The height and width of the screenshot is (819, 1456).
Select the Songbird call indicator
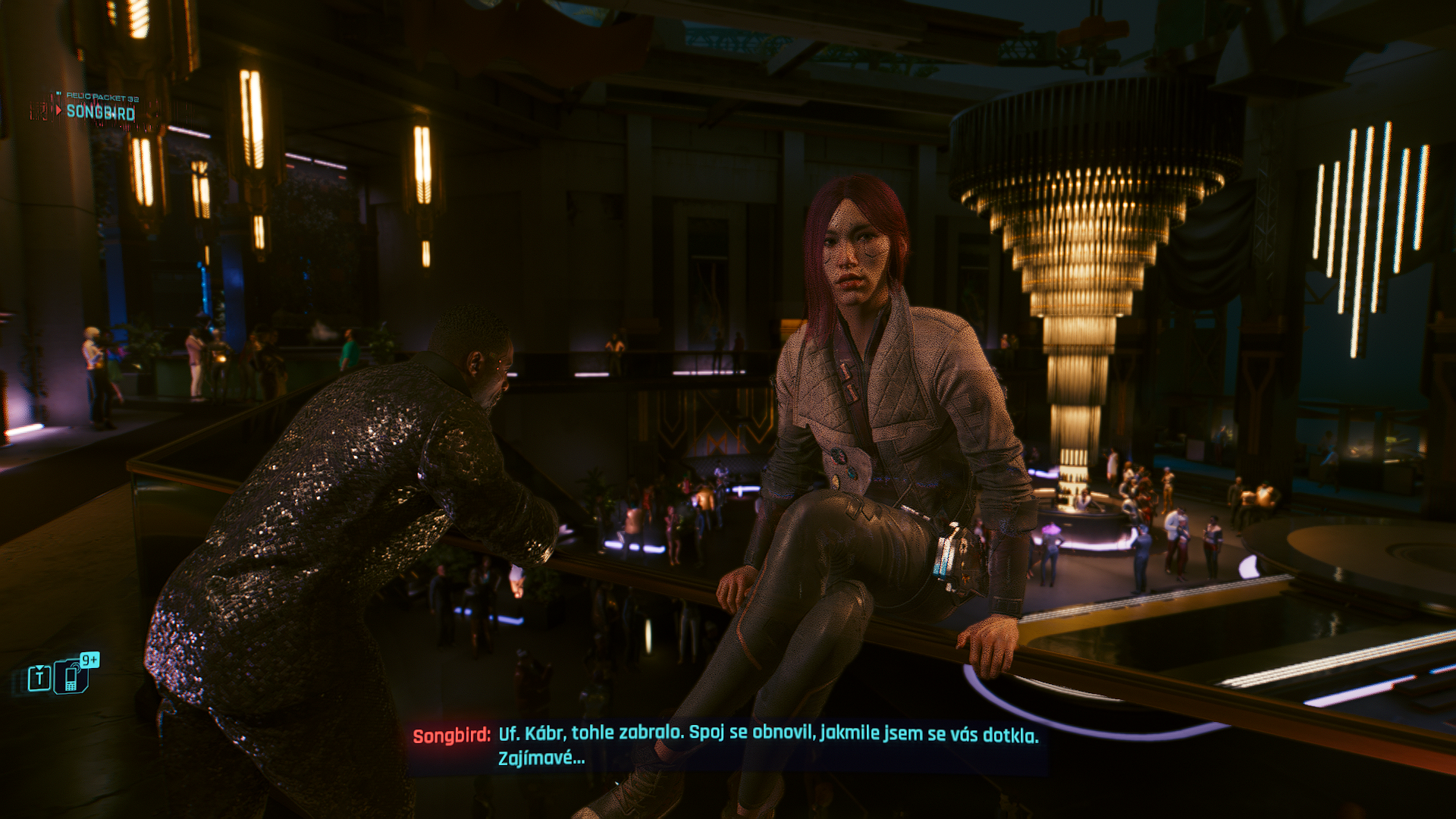tap(99, 112)
